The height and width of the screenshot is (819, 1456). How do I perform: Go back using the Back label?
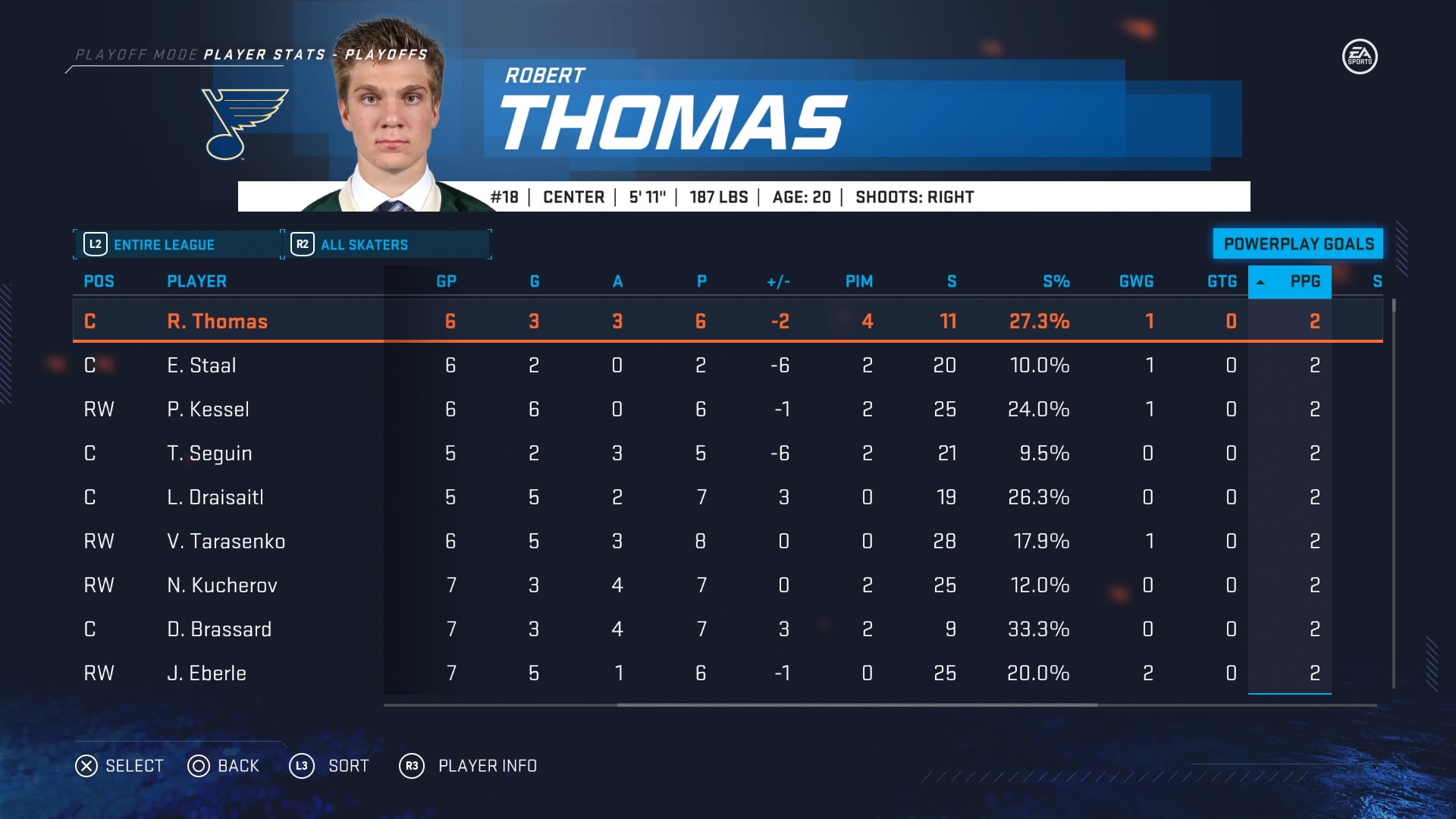238,766
